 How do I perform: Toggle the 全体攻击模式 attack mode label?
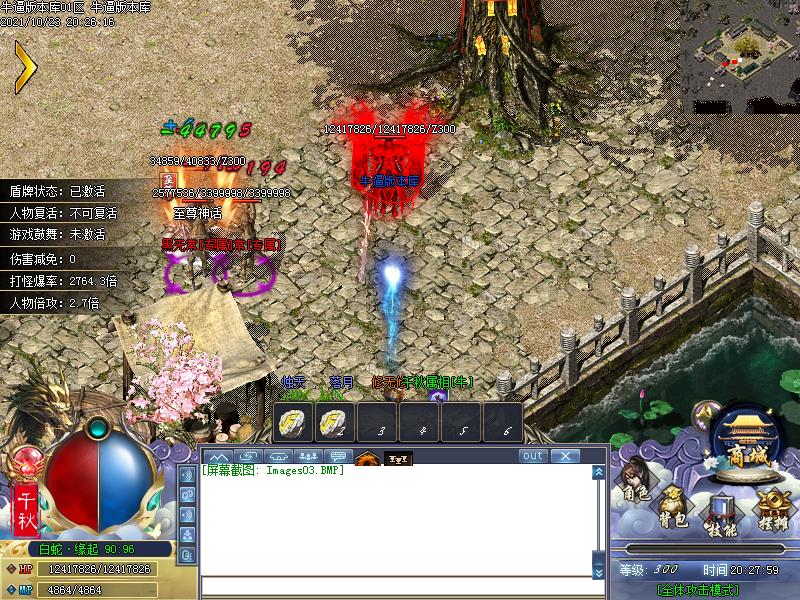pyautogui.click(x=705, y=591)
